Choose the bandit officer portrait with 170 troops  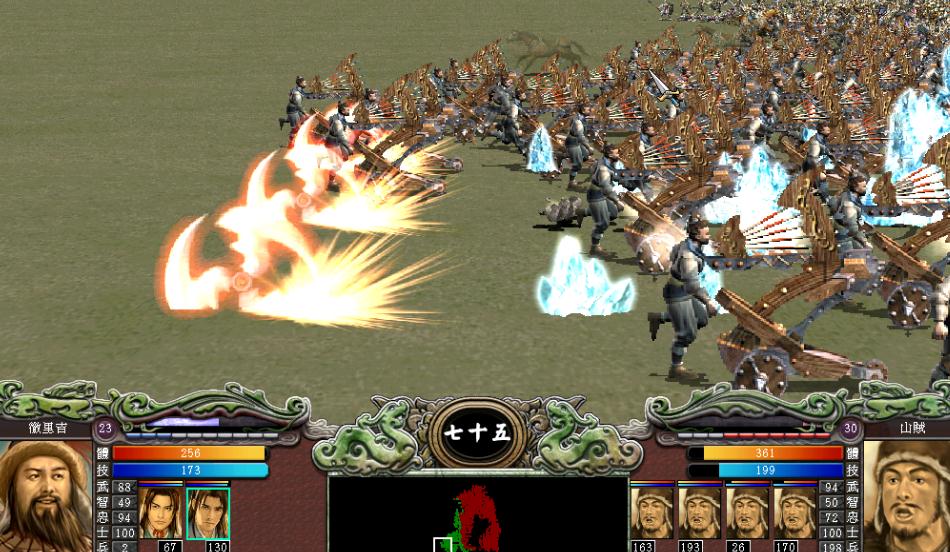pos(796,512)
